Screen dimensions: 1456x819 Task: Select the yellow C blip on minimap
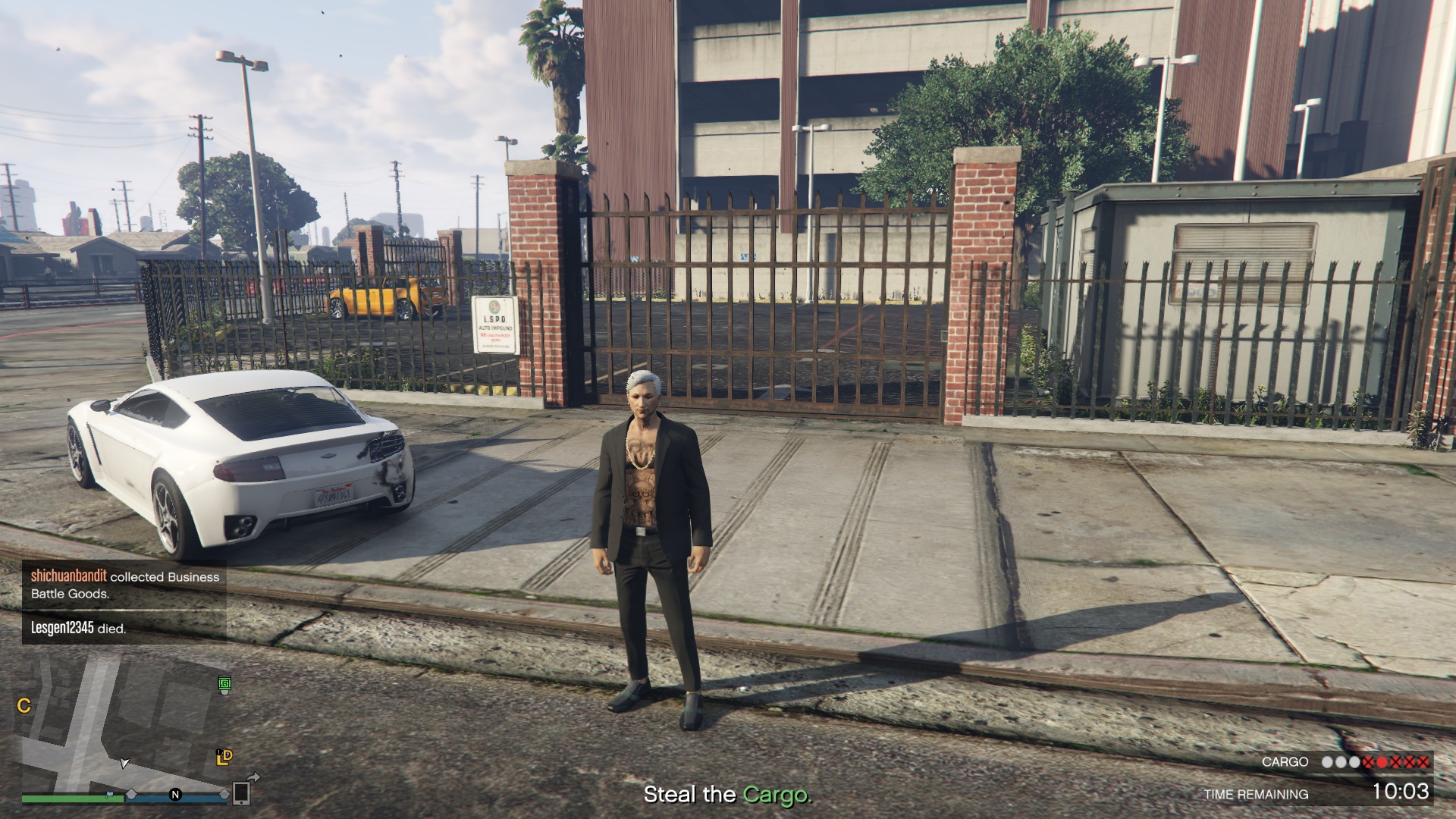[x=24, y=705]
